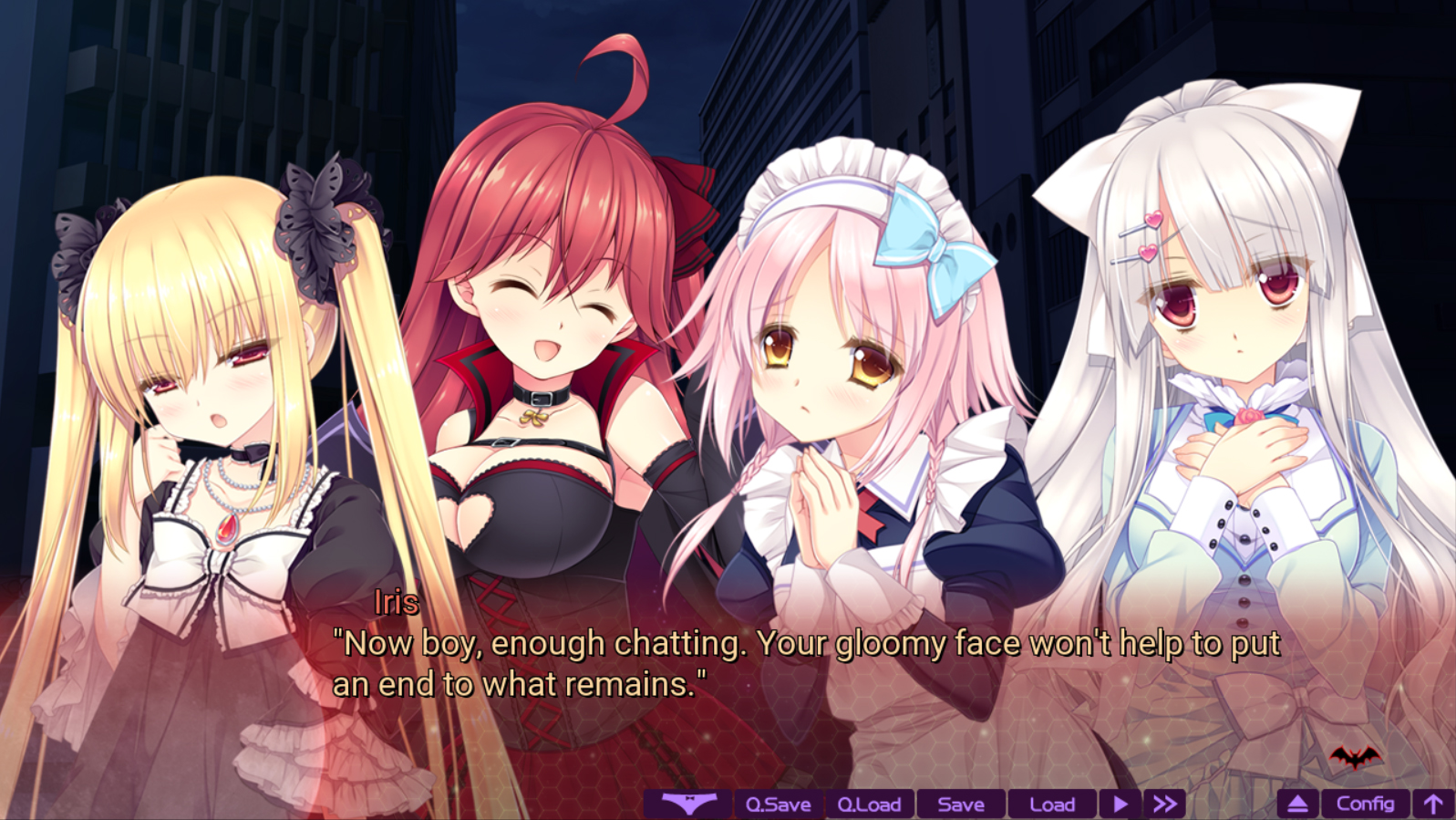The image size is (1456, 820).
Task: Click the speaker name label Iris
Action: tap(398, 600)
